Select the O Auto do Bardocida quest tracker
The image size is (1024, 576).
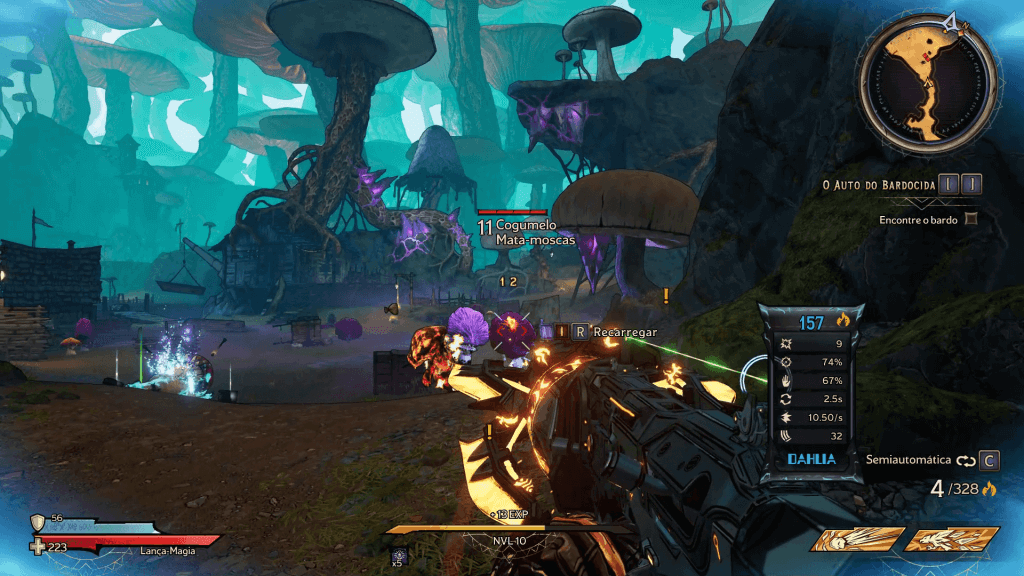878,184
